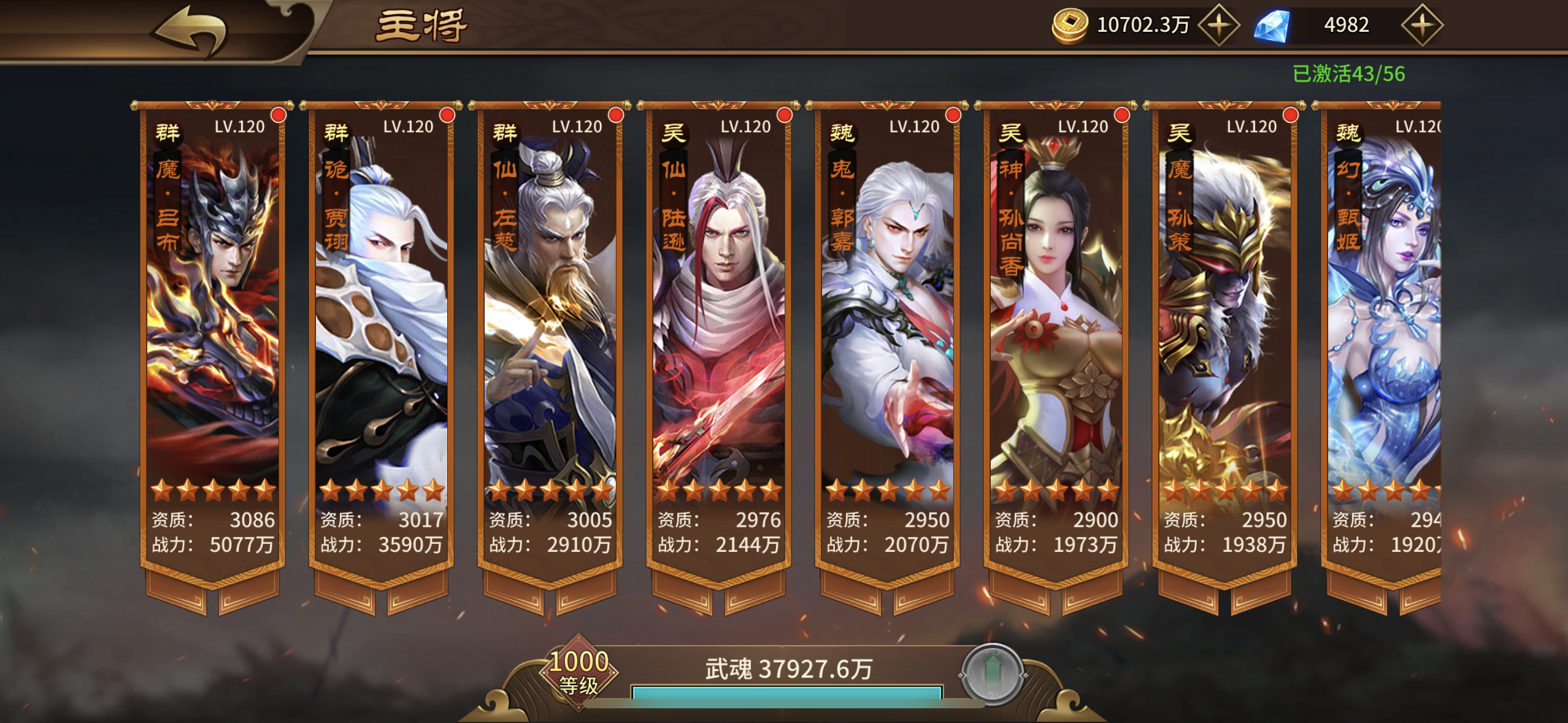Add more blue diamonds with plus button
This screenshot has height=723, width=1568.
click(1421, 25)
